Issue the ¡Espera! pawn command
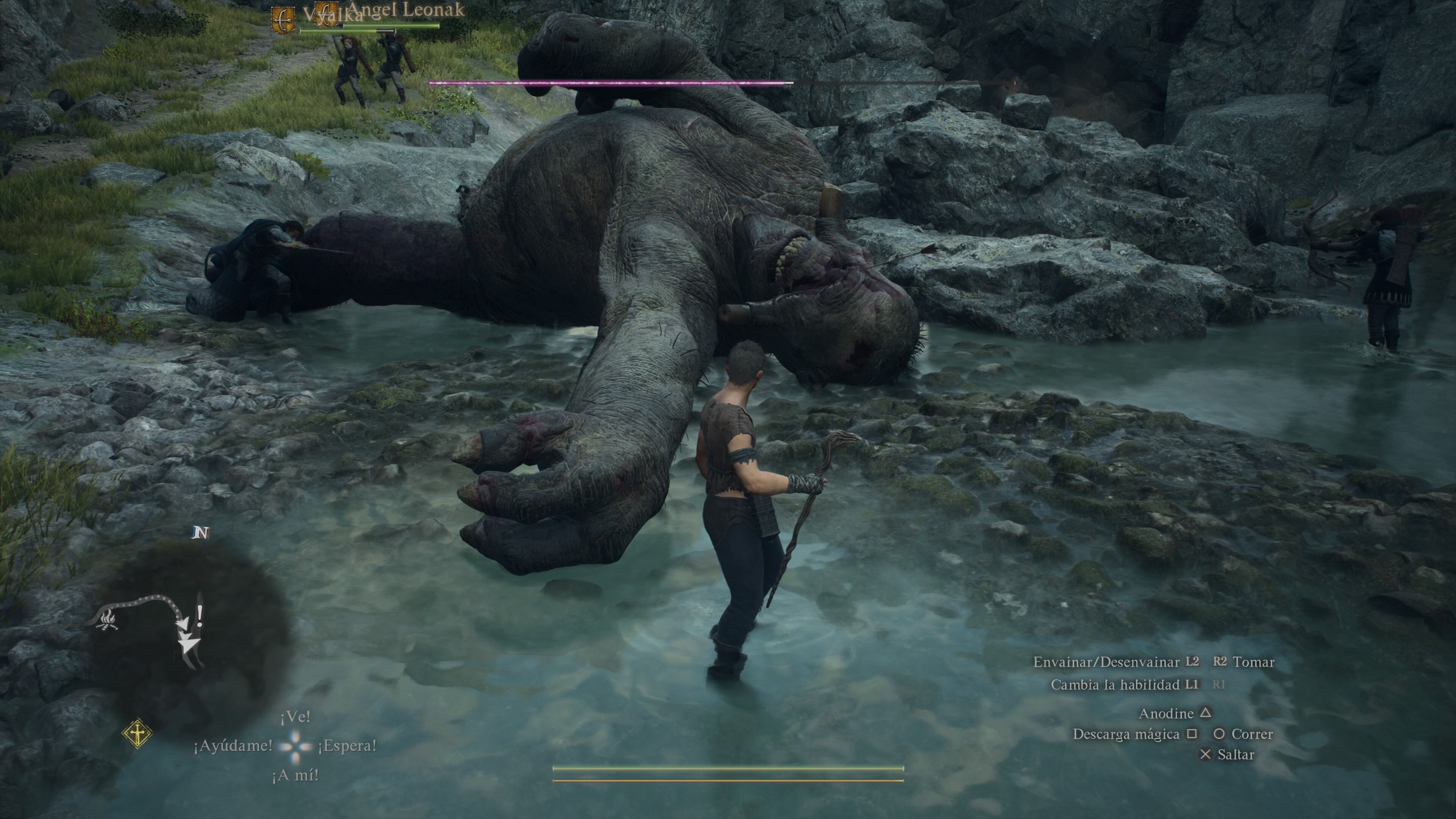 [347, 746]
